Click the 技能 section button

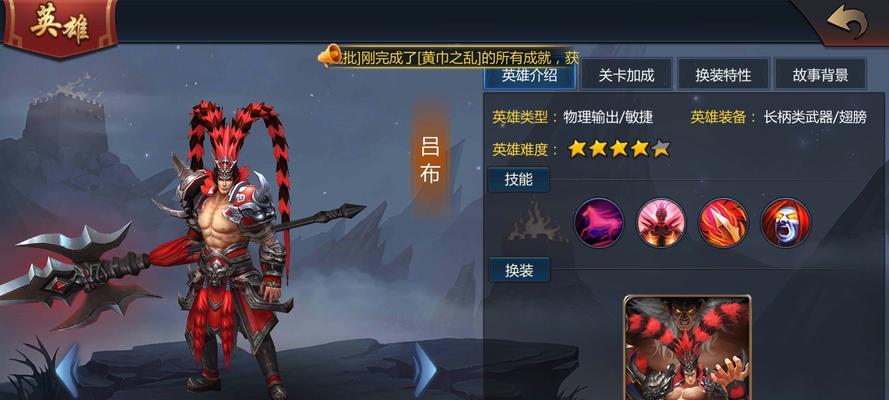518,180
